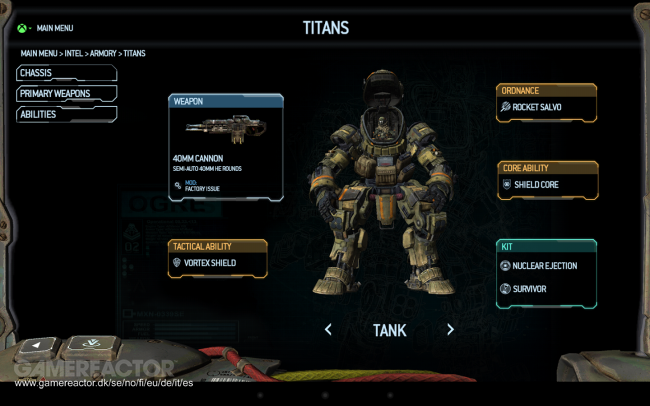Pick the Nuclear Ejection kit

546,266
